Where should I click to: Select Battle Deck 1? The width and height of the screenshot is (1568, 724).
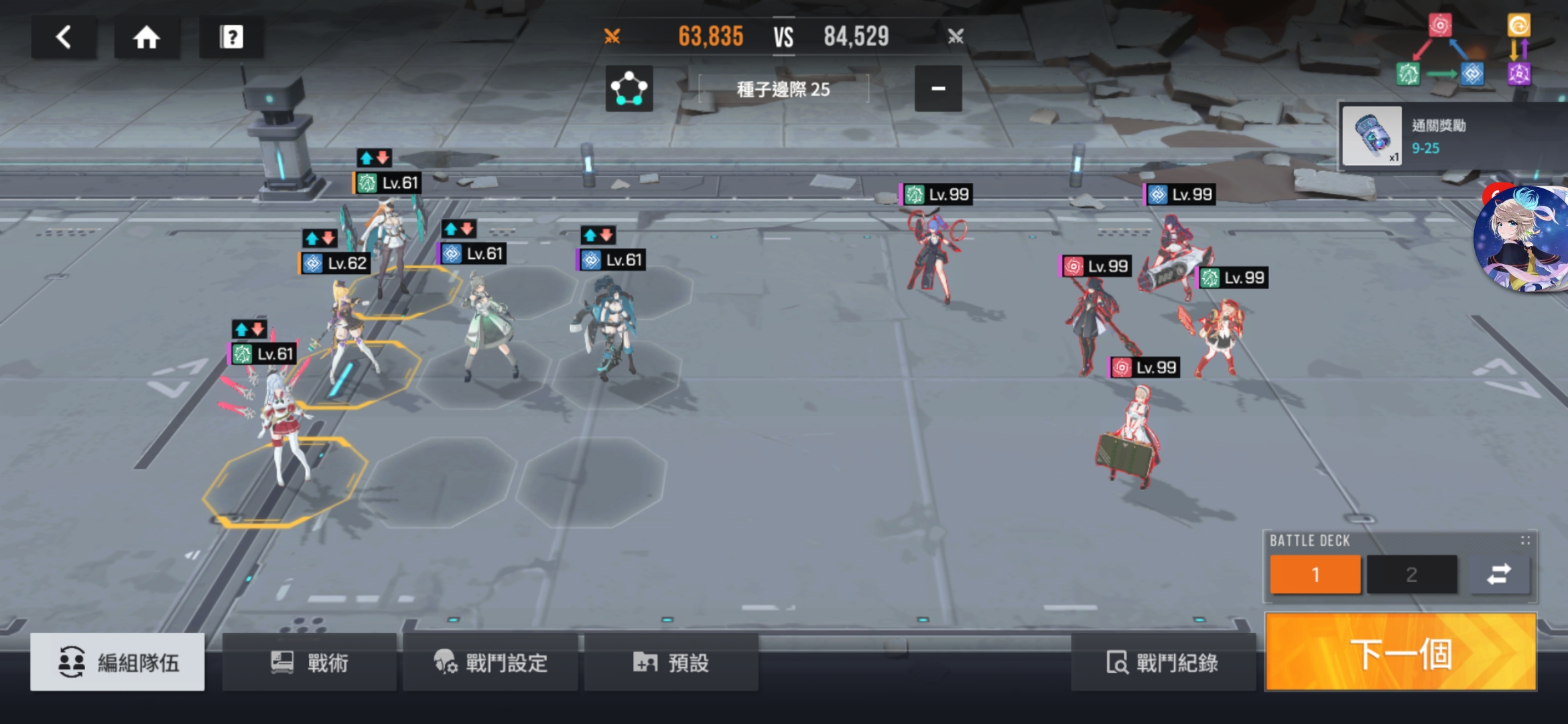pos(1315,575)
